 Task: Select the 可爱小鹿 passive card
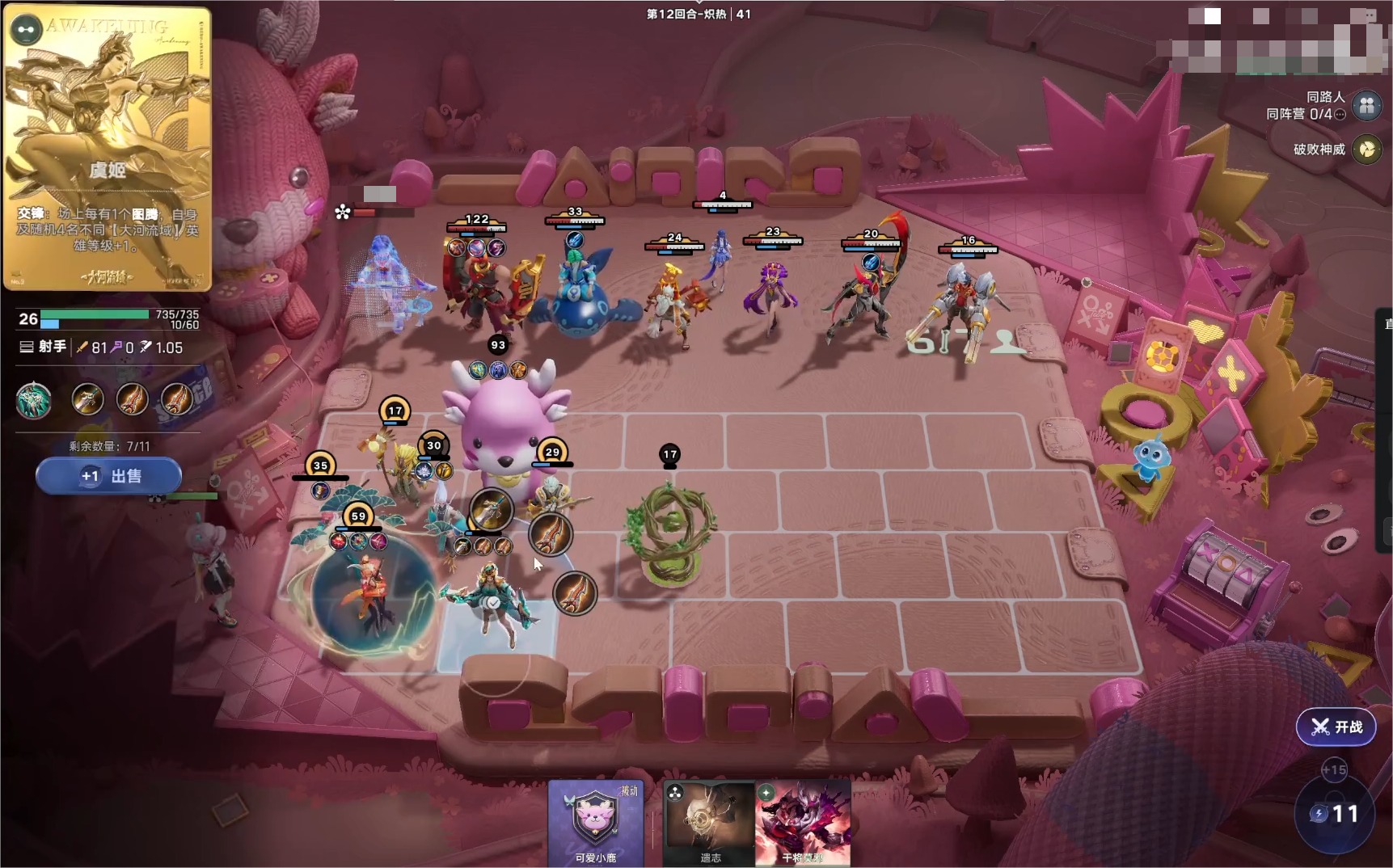tap(596, 823)
